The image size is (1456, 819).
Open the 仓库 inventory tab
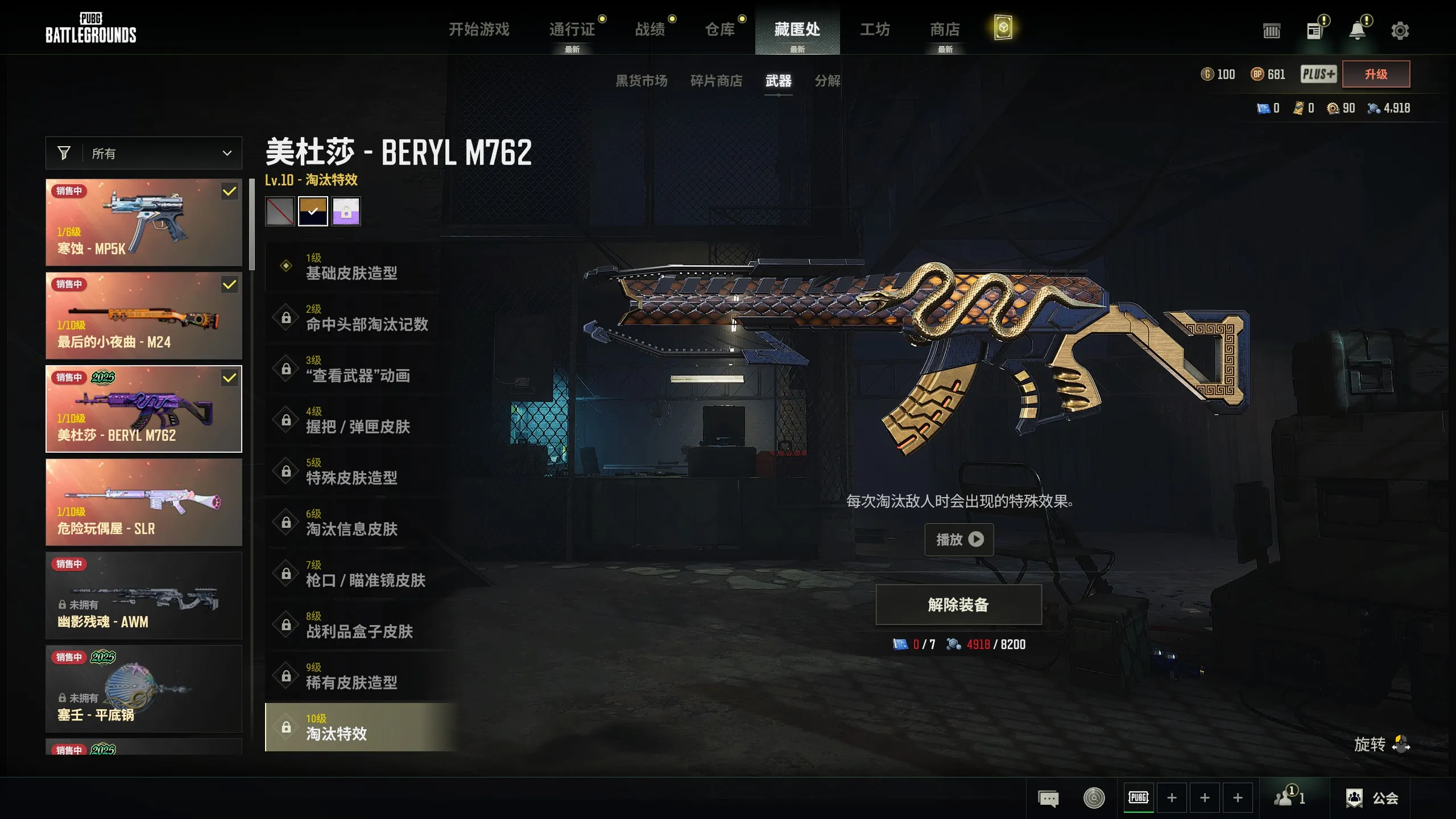click(x=720, y=29)
